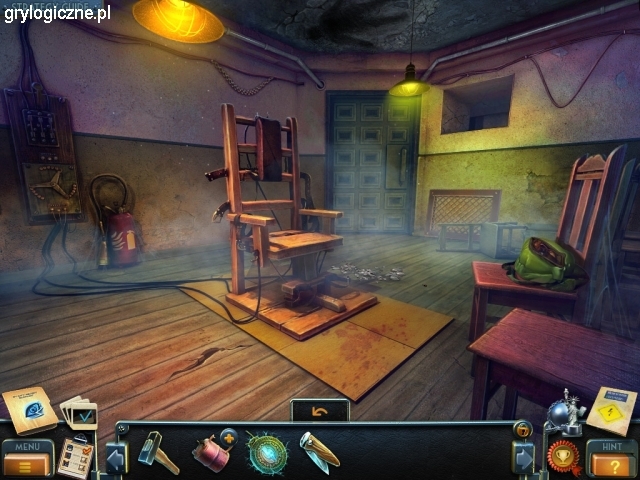640x480 pixels.
Task: Use the HINT question mark button
Action: point(610,459)
